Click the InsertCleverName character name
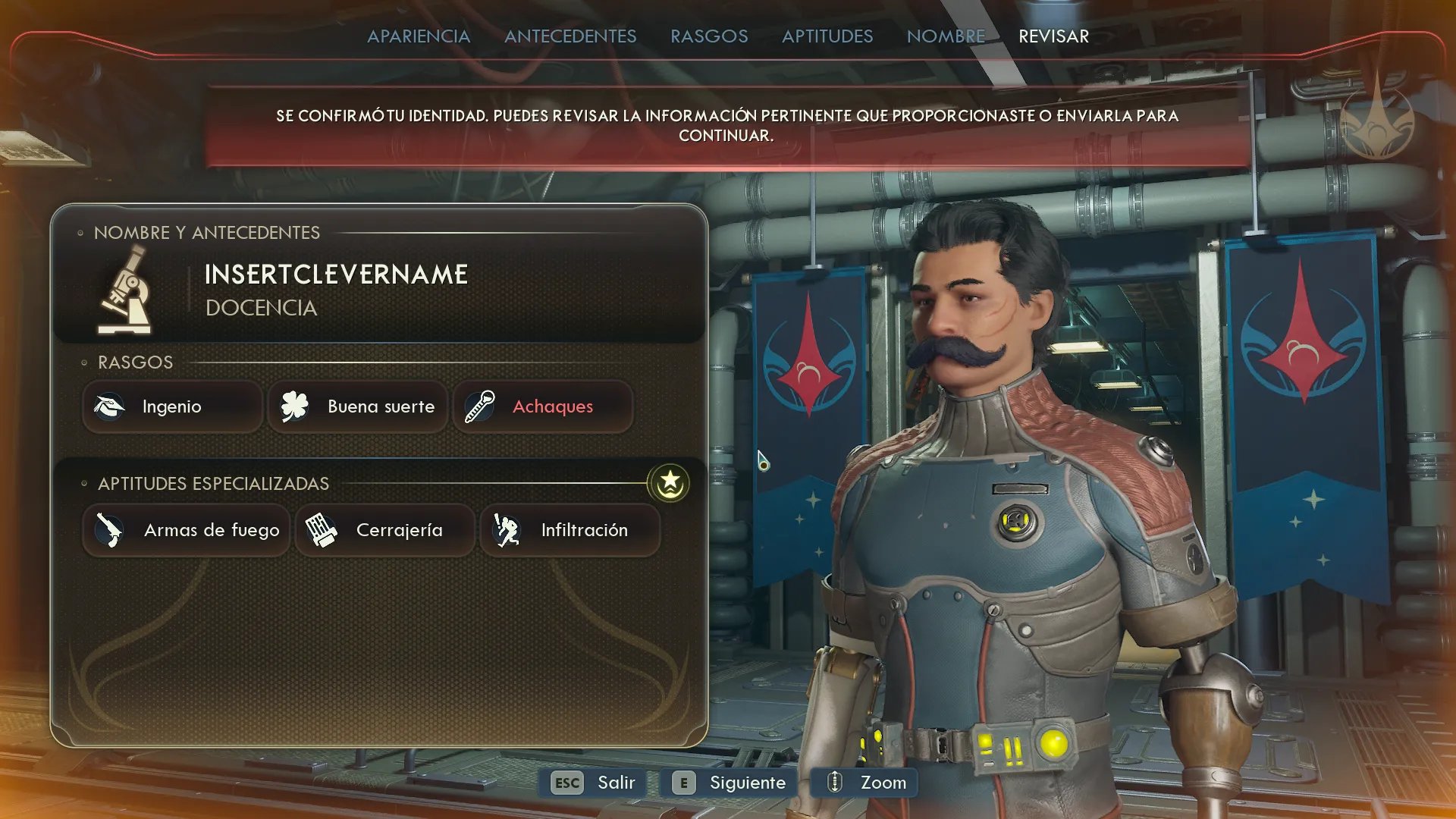Viewport: 1456px width, 819px height. [x=336, y=275]
